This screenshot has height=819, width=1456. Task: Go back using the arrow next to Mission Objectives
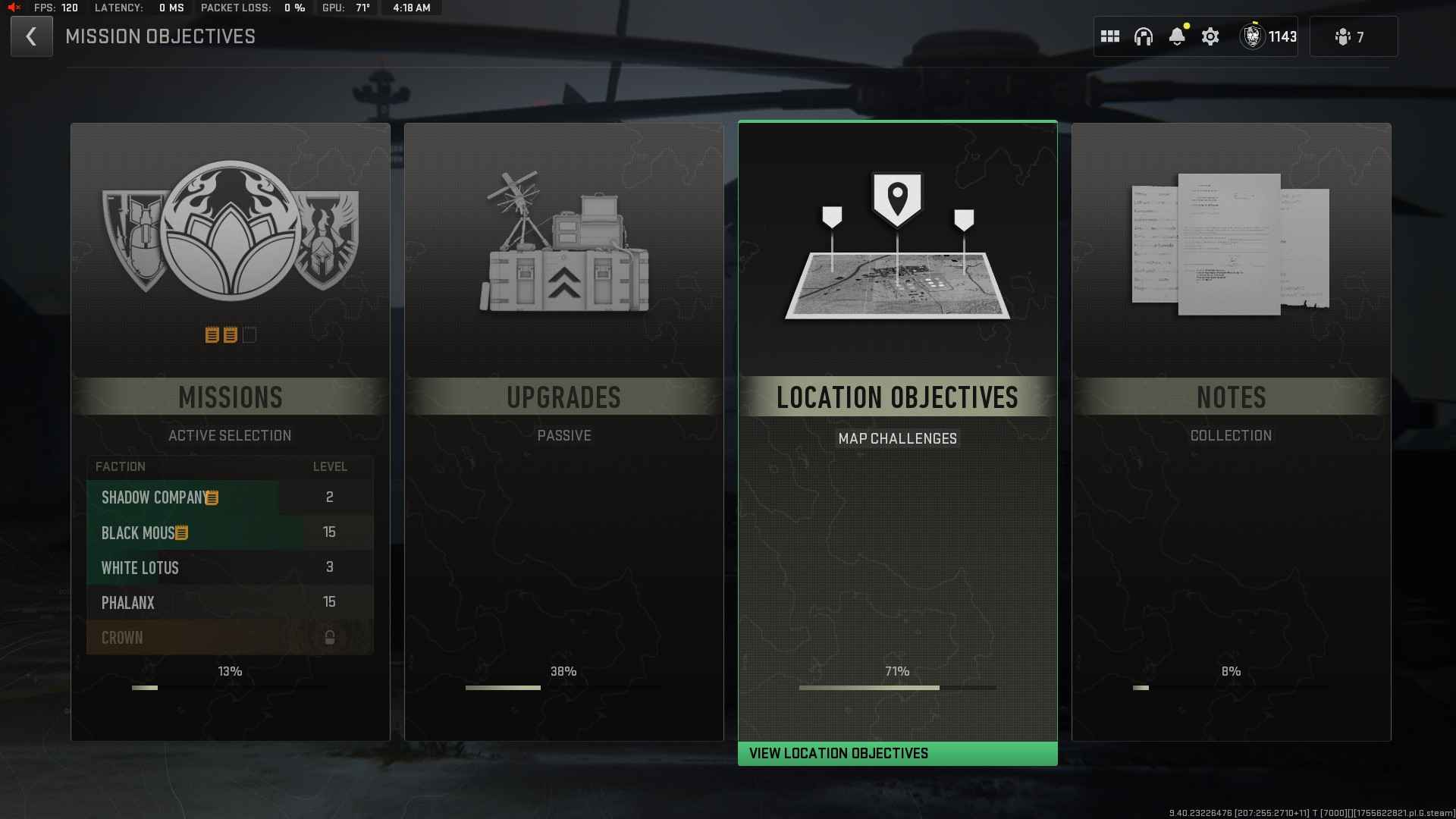click(31, 36)
